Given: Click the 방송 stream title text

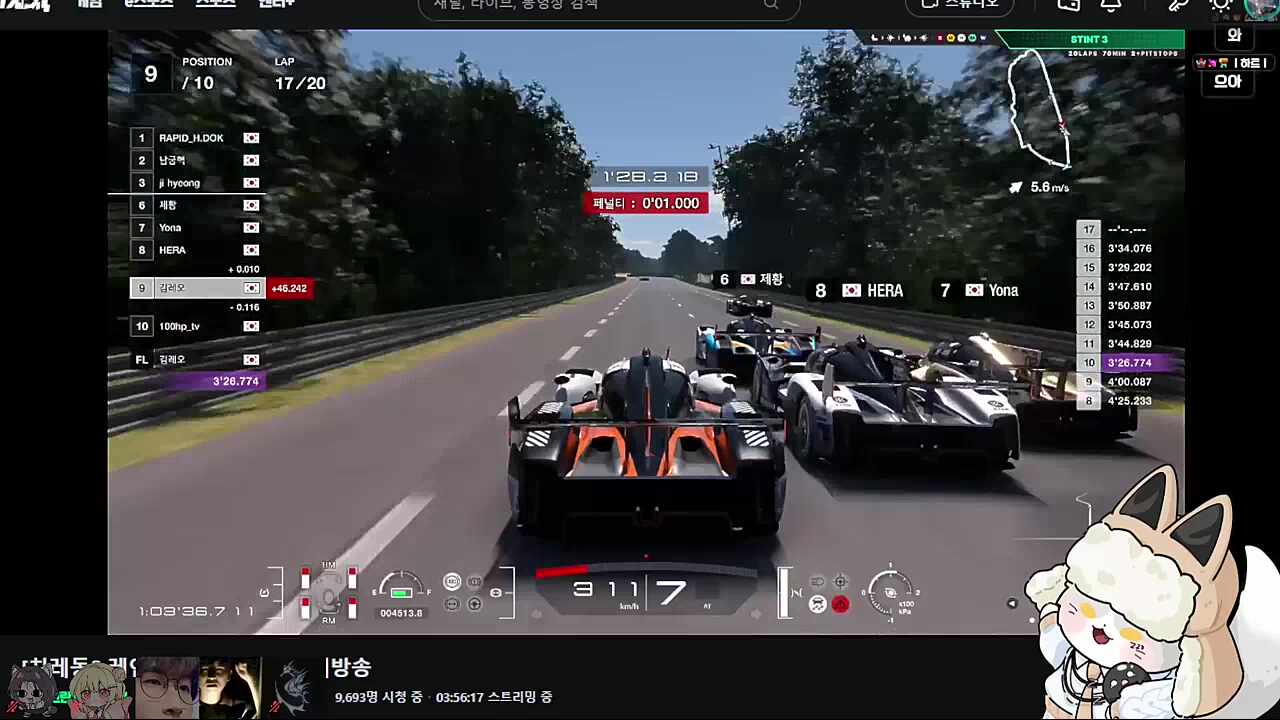Looking at the screenshot, I should (x=352, y=668).
